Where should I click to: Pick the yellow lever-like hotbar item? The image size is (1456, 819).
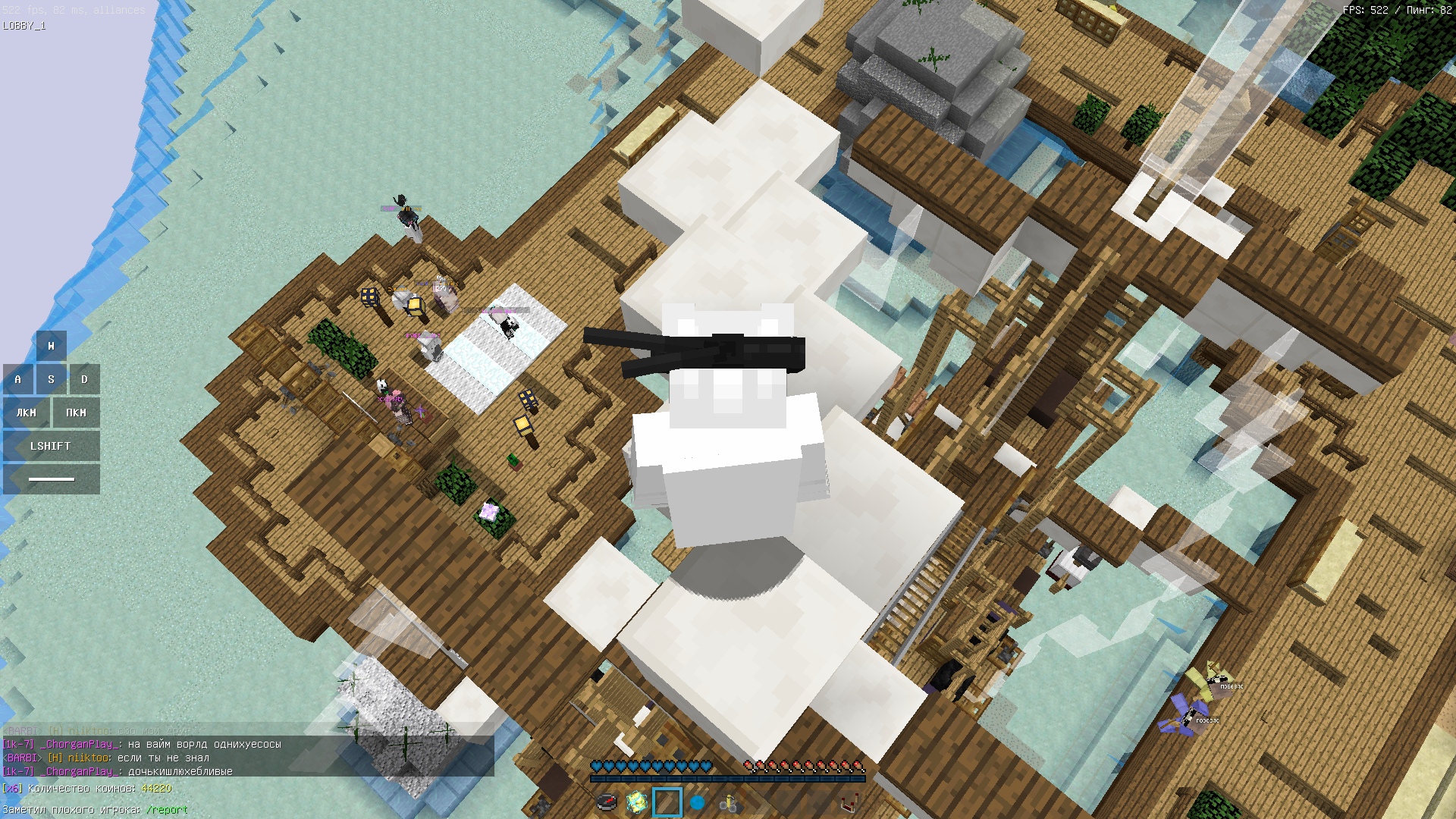[x=729, y=802]
